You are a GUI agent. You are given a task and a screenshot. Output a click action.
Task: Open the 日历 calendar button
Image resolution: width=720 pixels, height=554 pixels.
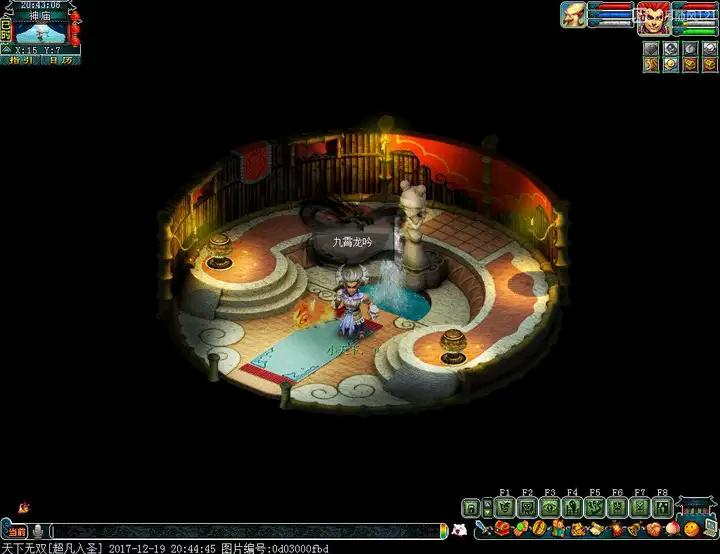pos(60,60)
